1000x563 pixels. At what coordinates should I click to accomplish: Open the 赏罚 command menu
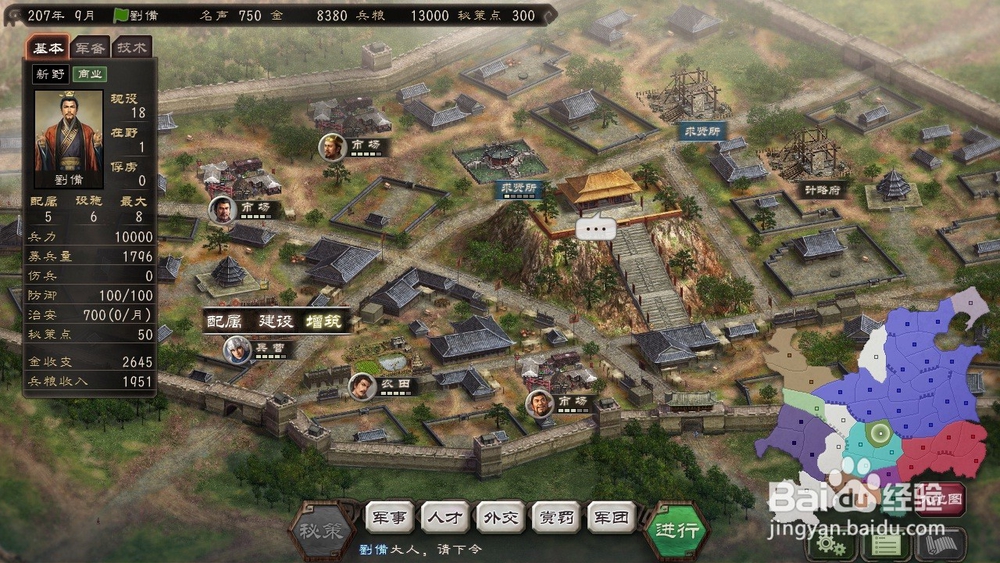coord(556,518)
